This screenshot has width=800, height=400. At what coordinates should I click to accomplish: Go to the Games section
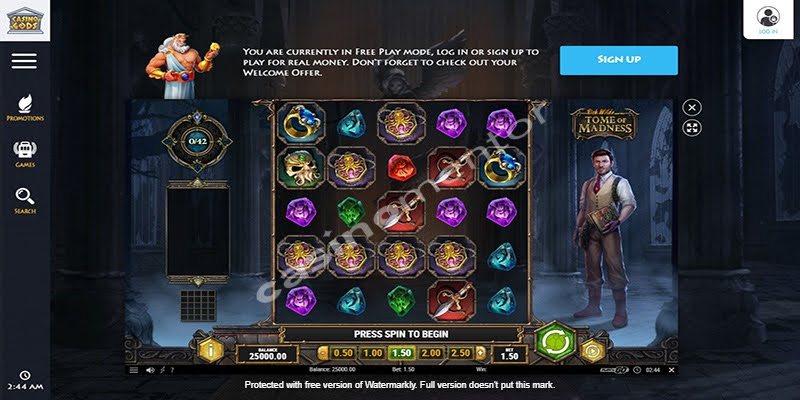point(25,153)
